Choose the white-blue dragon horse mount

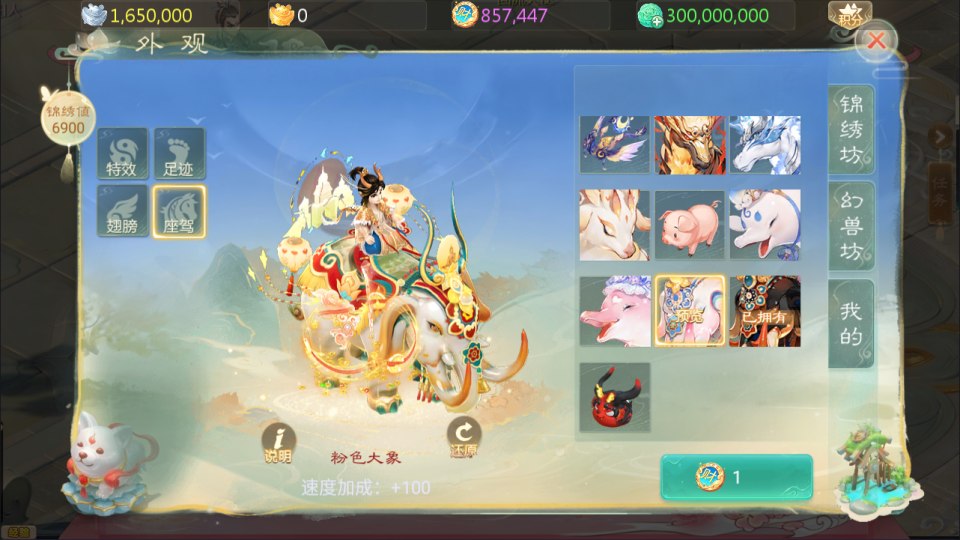point(764,145)
